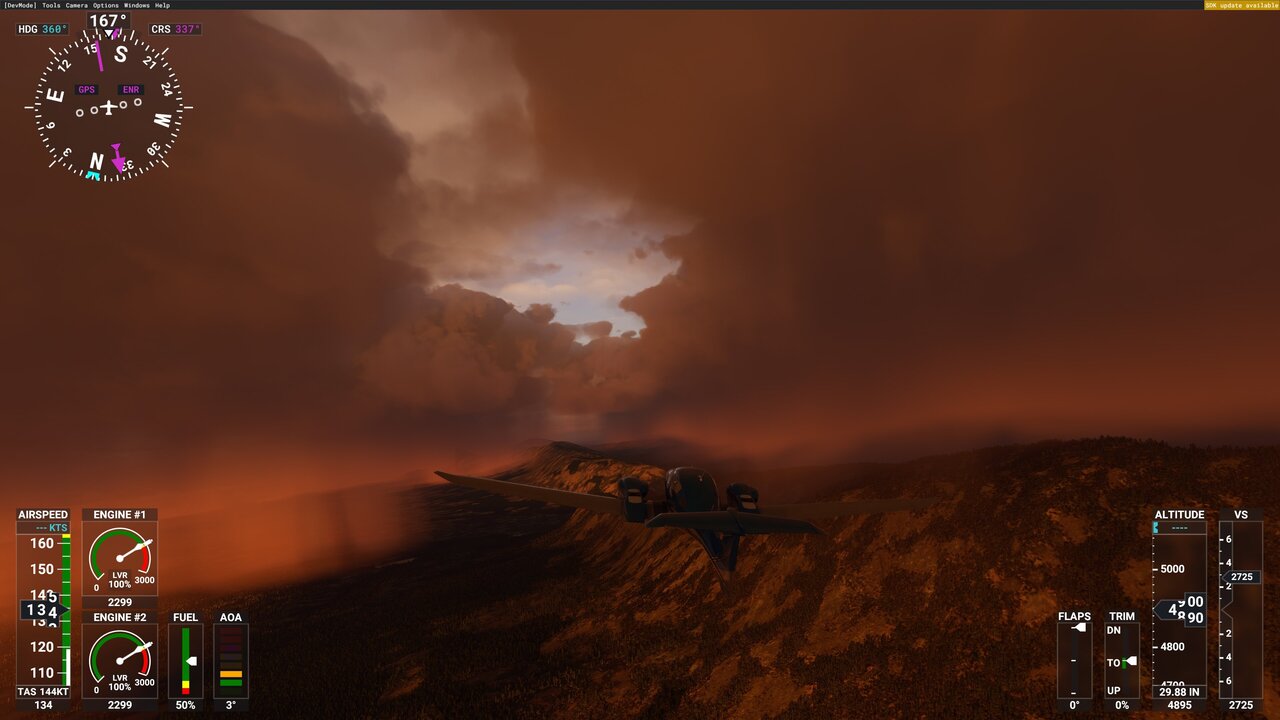Select the AOA indicator
This screenshot has width=1280, height=720.
231,660
